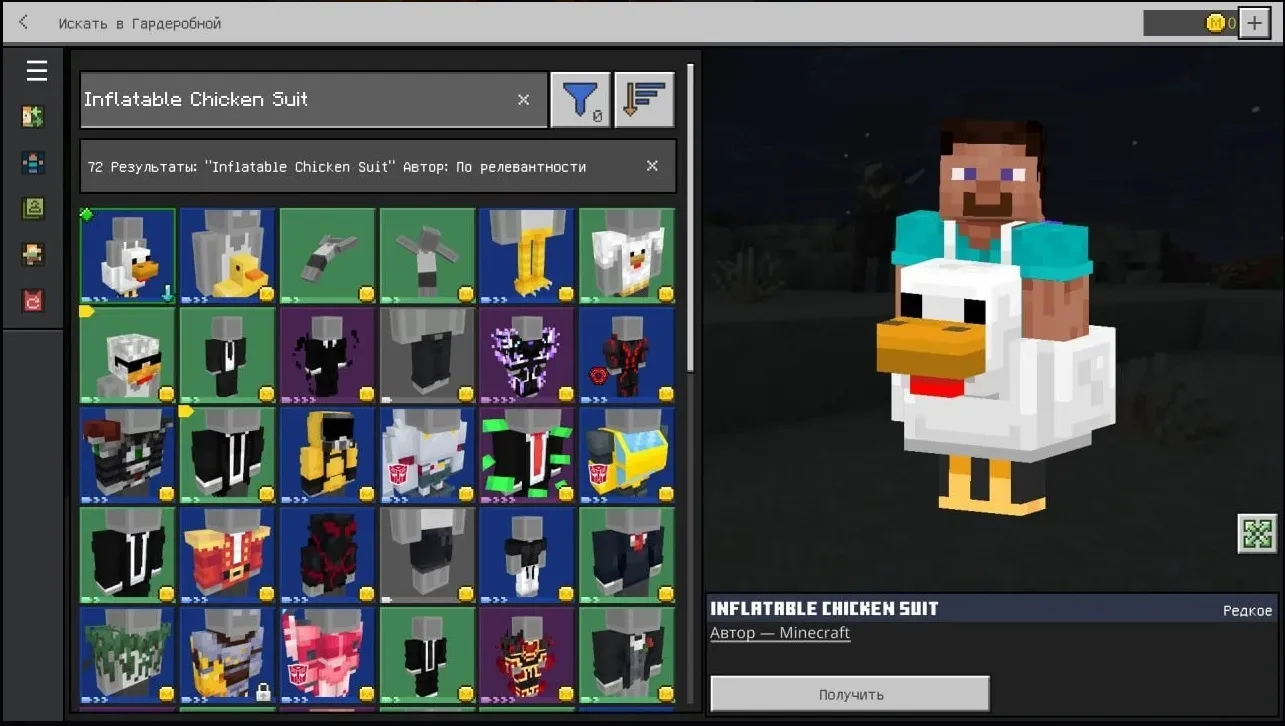This screenshot has height=726, width=1285.
Task: Open the emotes book sidebar icon
Action: pyautogui.click(x=33, y=208)
